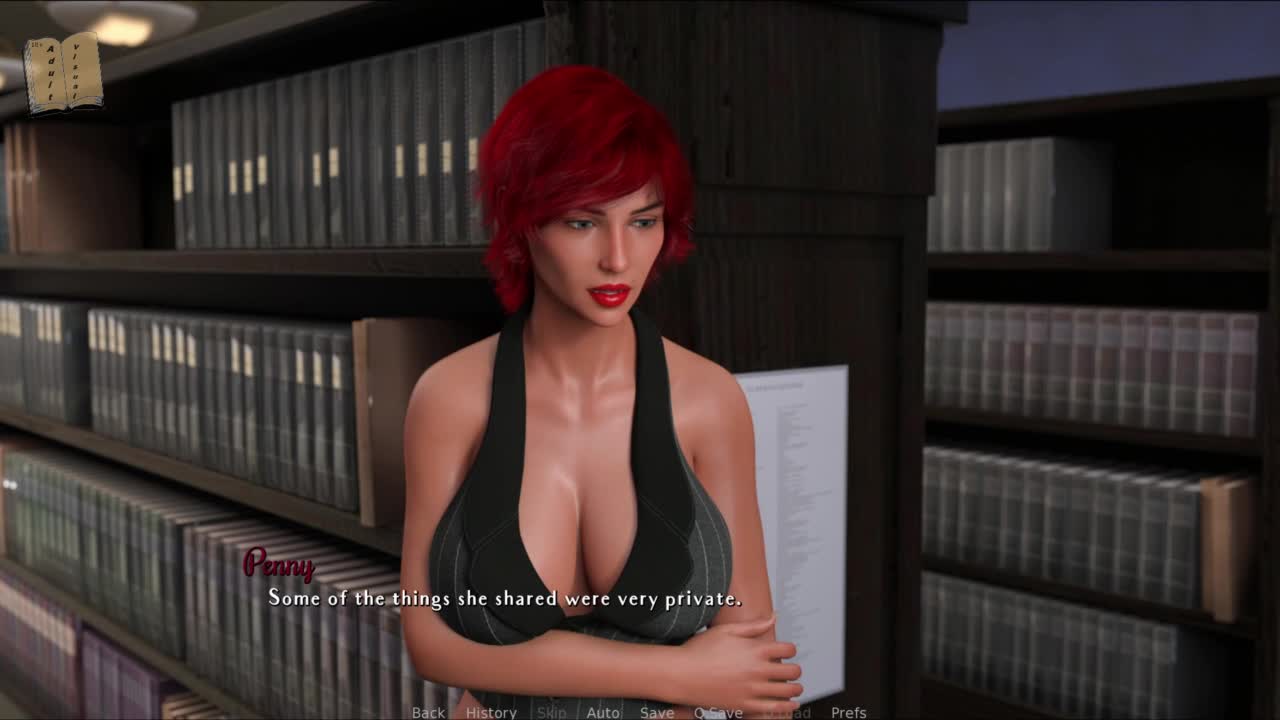The image size is (1280, 720).
Task: Quick save with Q.Save
Action: pyautogui.click(x=718, y=712)
